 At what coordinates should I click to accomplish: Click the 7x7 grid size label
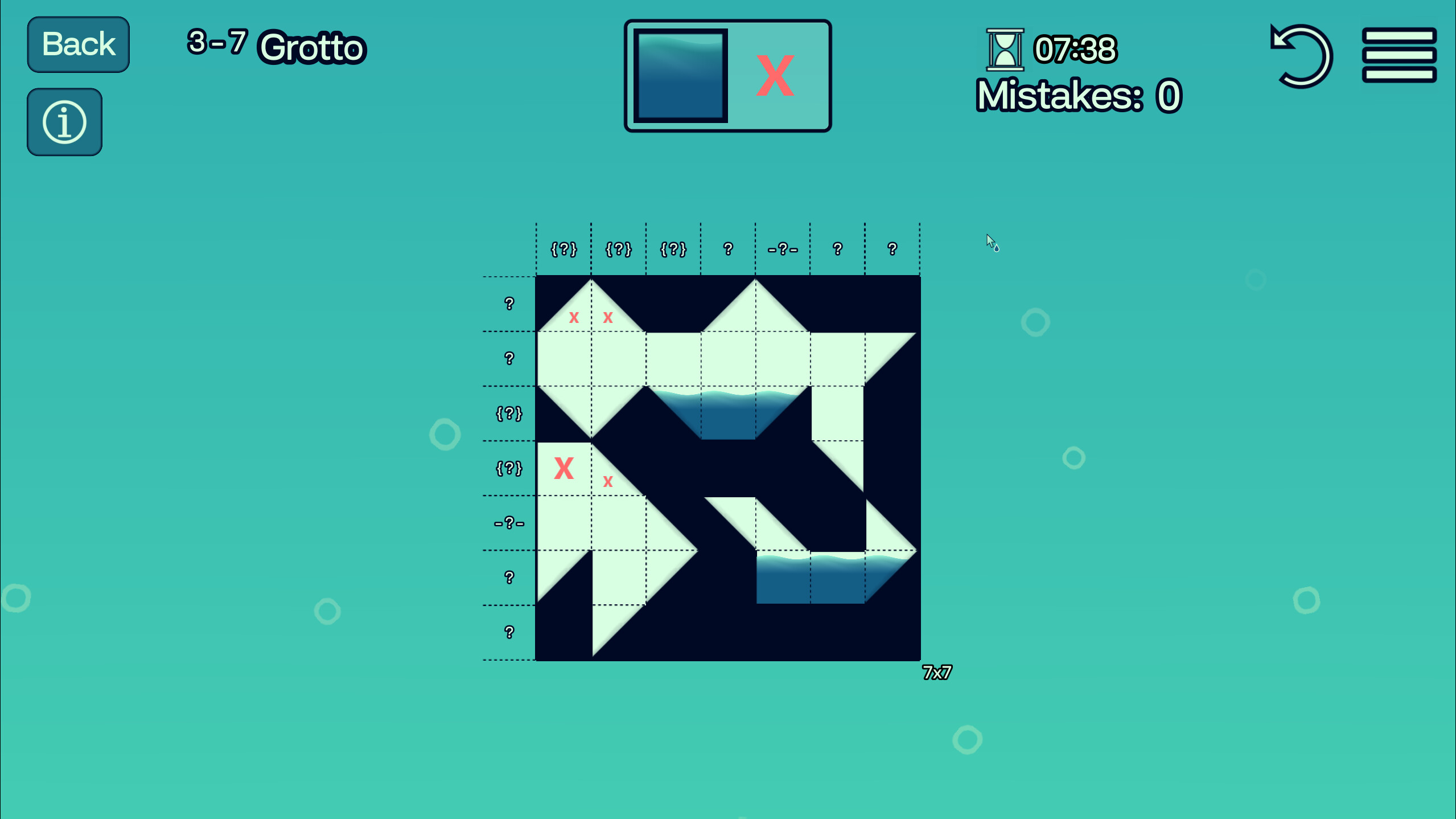937,673
